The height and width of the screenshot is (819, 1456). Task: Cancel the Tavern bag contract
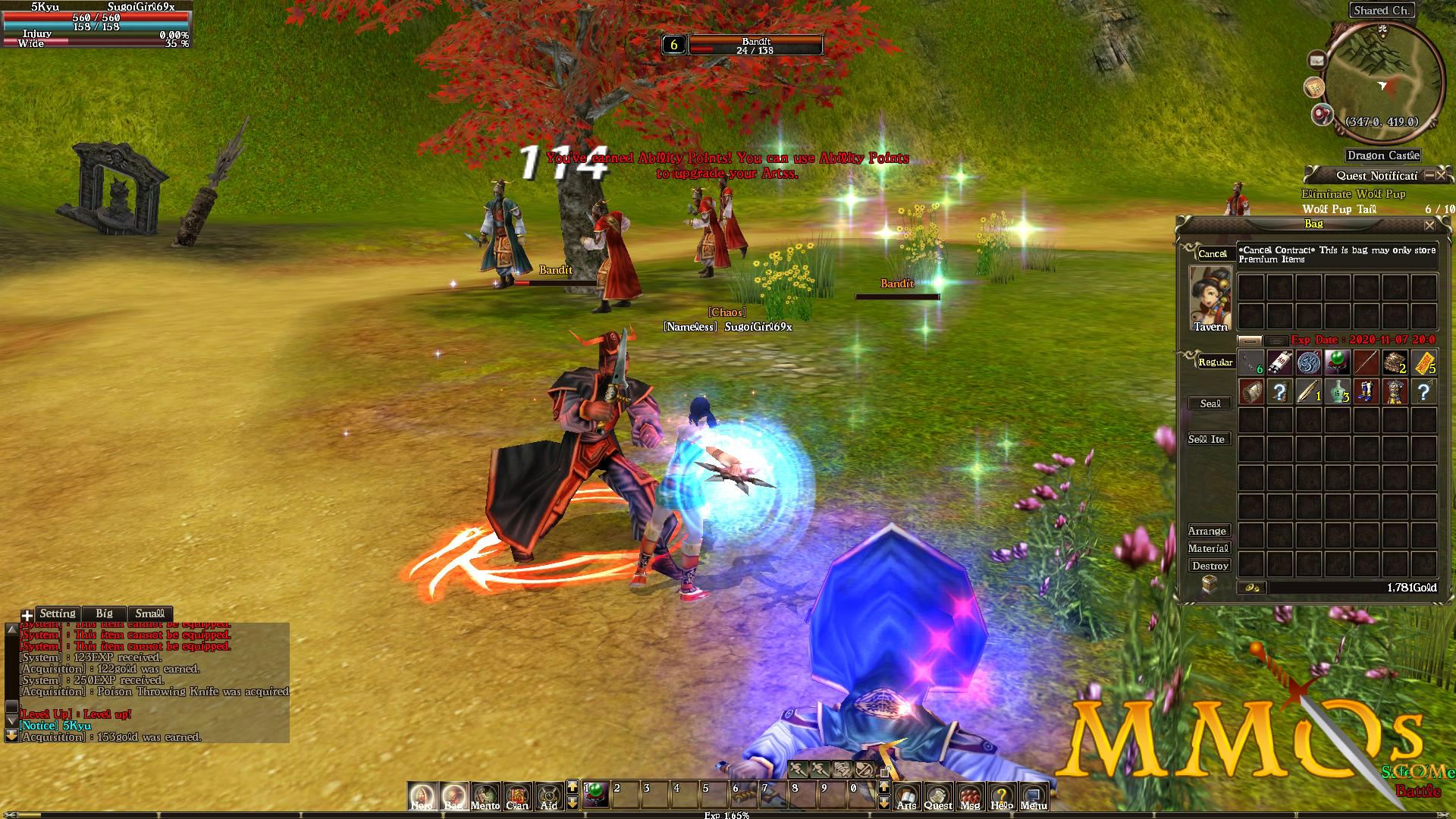tap(1212, 253)
